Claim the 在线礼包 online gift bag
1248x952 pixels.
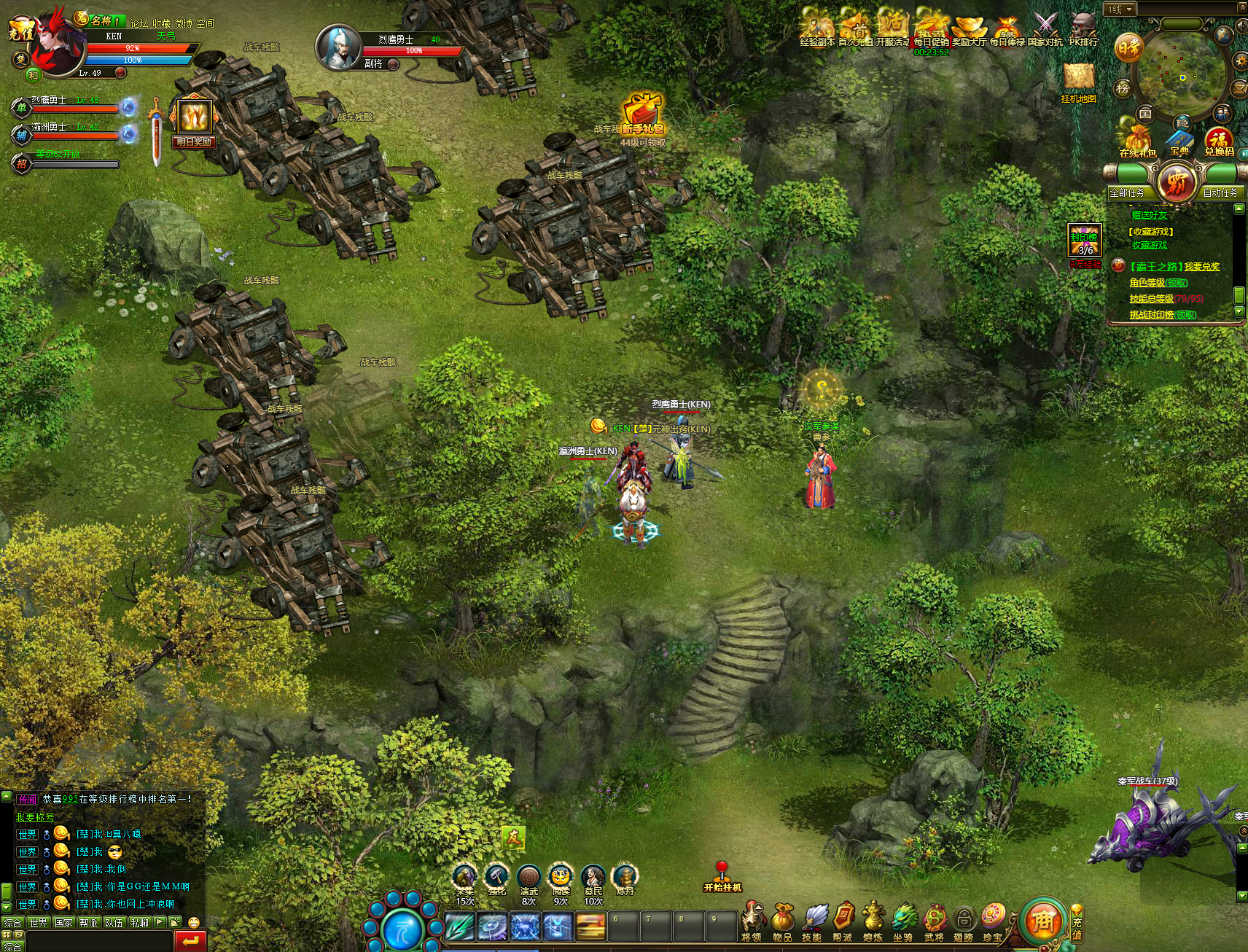tap(1137, 138)
